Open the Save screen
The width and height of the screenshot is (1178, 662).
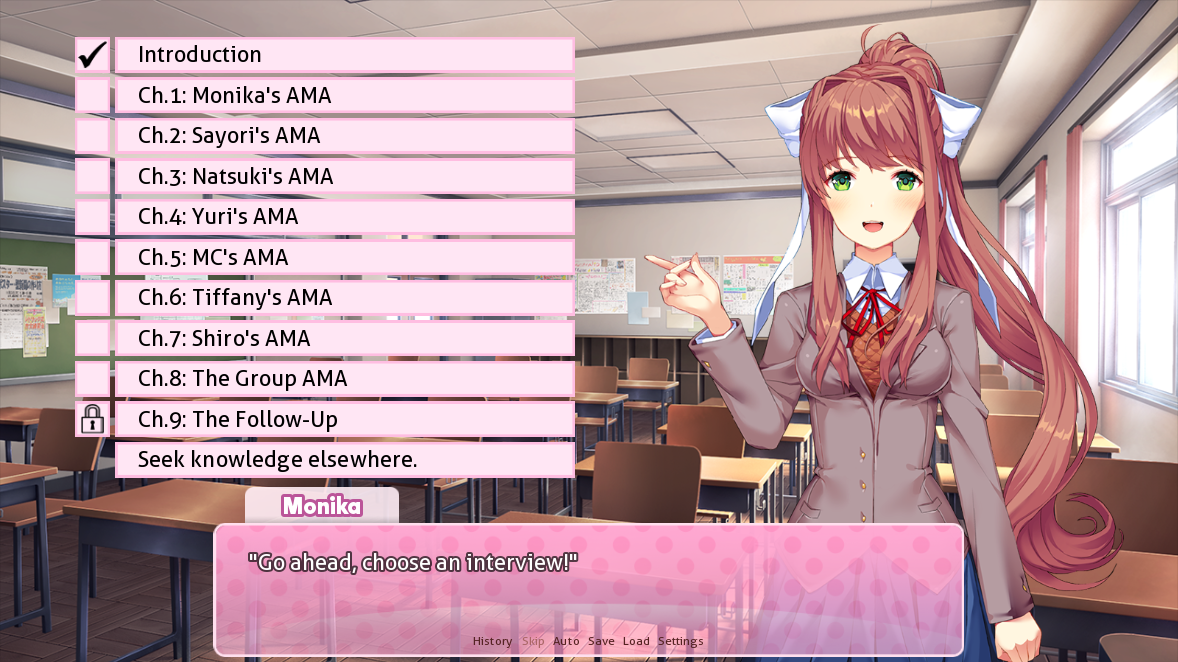(601, 641)
